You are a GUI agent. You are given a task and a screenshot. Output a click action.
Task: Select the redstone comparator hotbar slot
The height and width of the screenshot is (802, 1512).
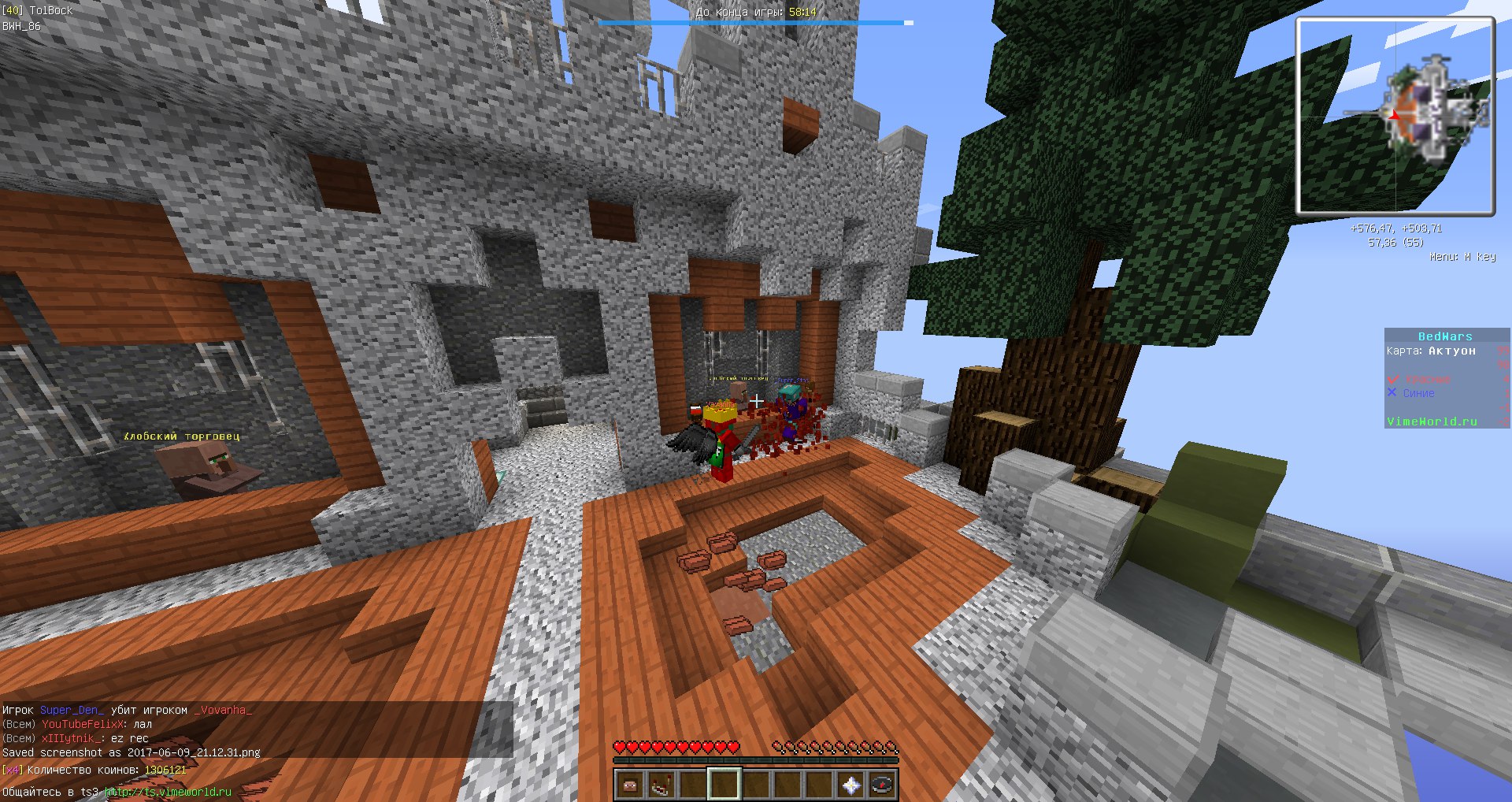pyautogui.click(x=661, y=785)
